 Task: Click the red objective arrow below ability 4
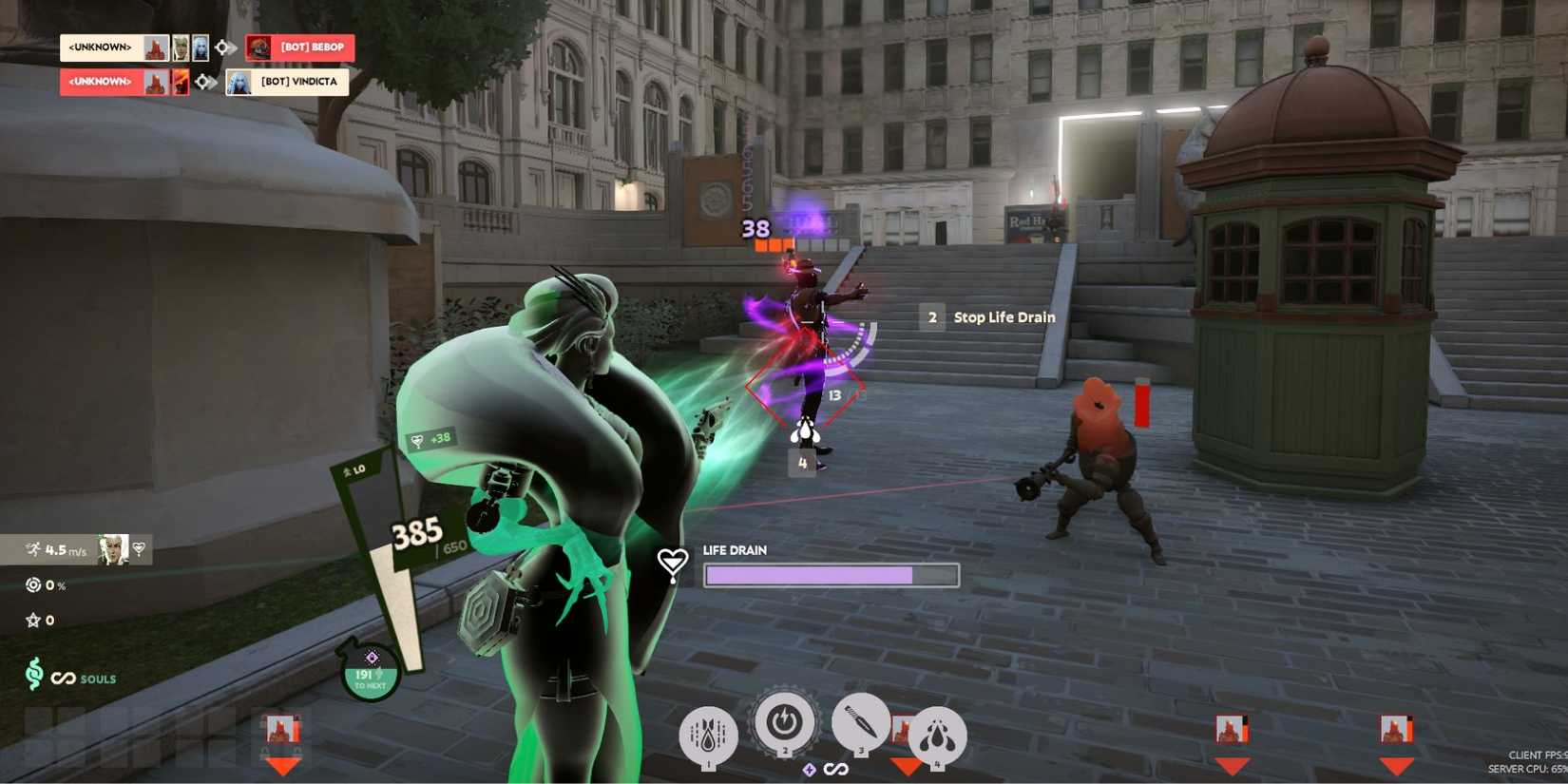click(906, 765)
